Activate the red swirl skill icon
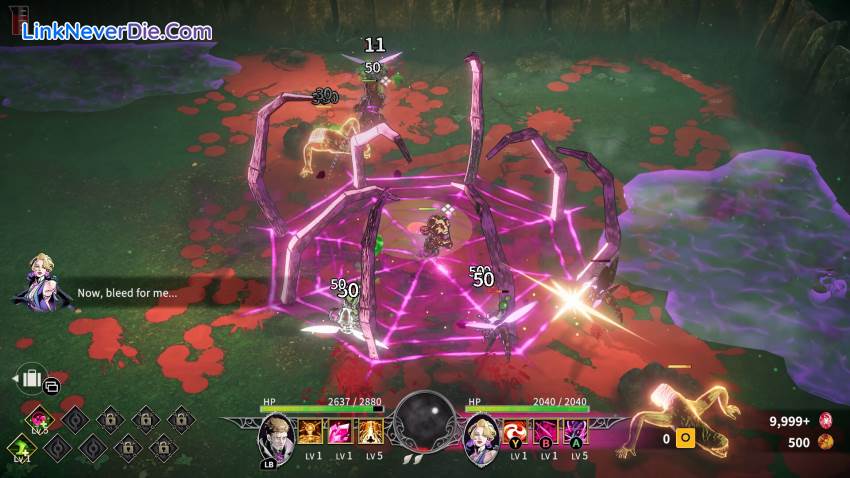Viewport: 850px width, 478px height. click(x=517, y=432)
